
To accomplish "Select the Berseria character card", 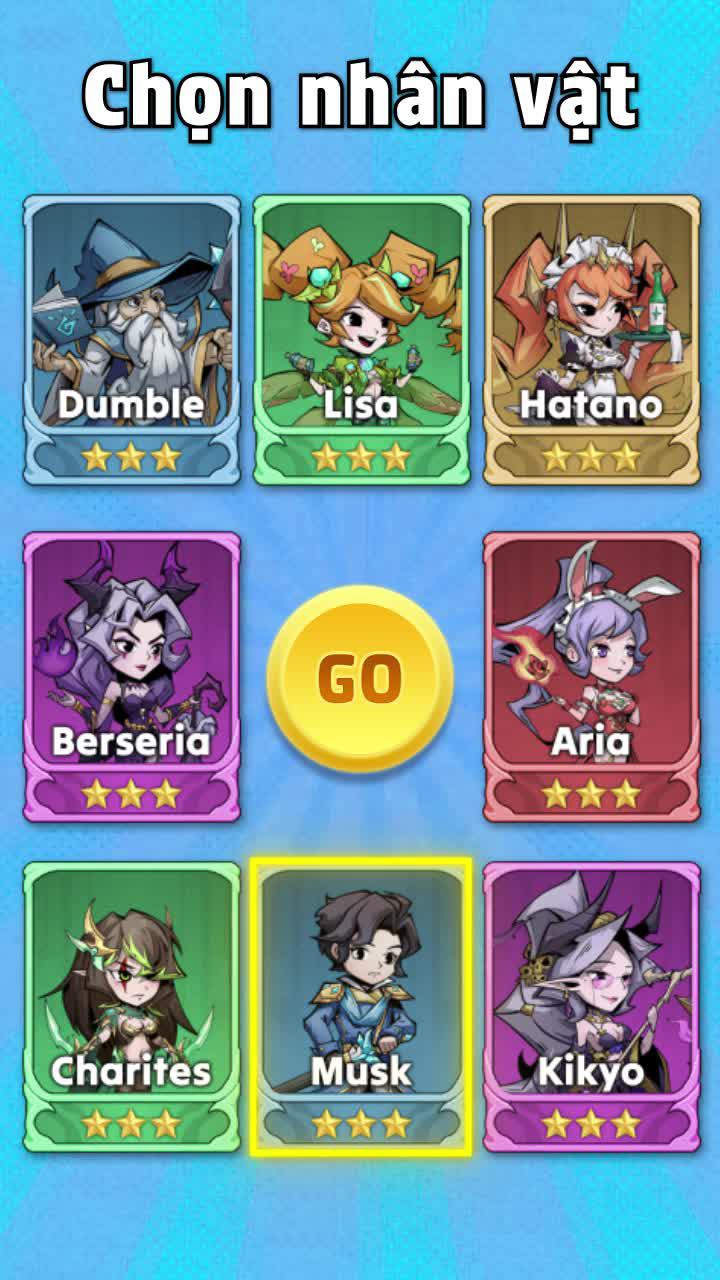I will [x=132, y=676].
